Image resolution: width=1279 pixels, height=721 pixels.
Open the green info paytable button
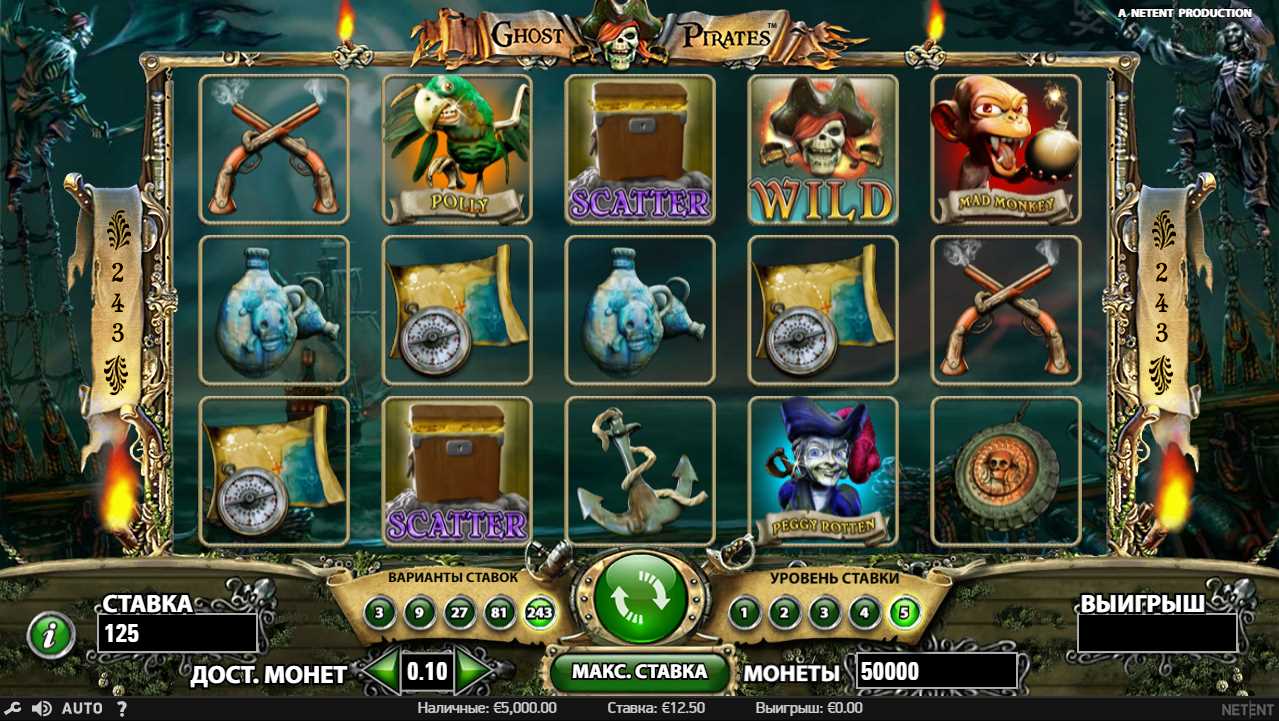pyautogui.click(x=50, y=635)
